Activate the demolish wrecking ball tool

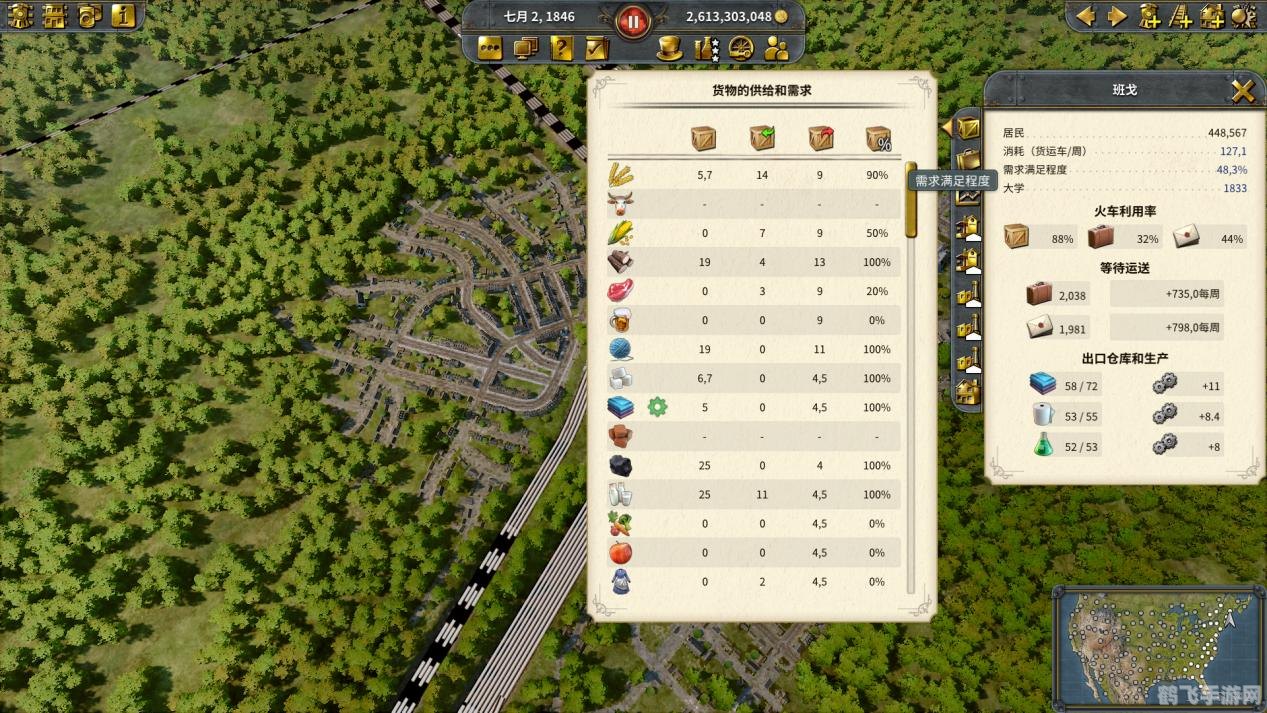click(1243, 16)
